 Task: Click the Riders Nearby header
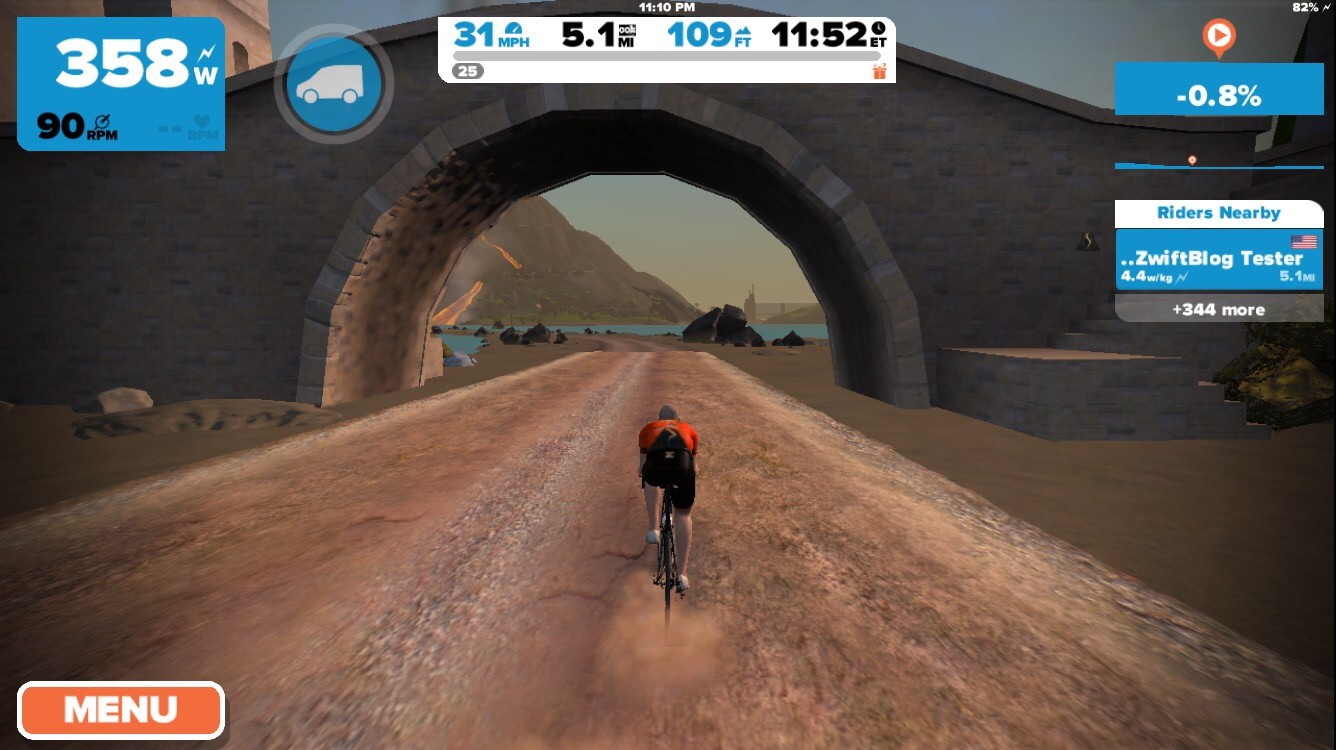coord(1218,213)
